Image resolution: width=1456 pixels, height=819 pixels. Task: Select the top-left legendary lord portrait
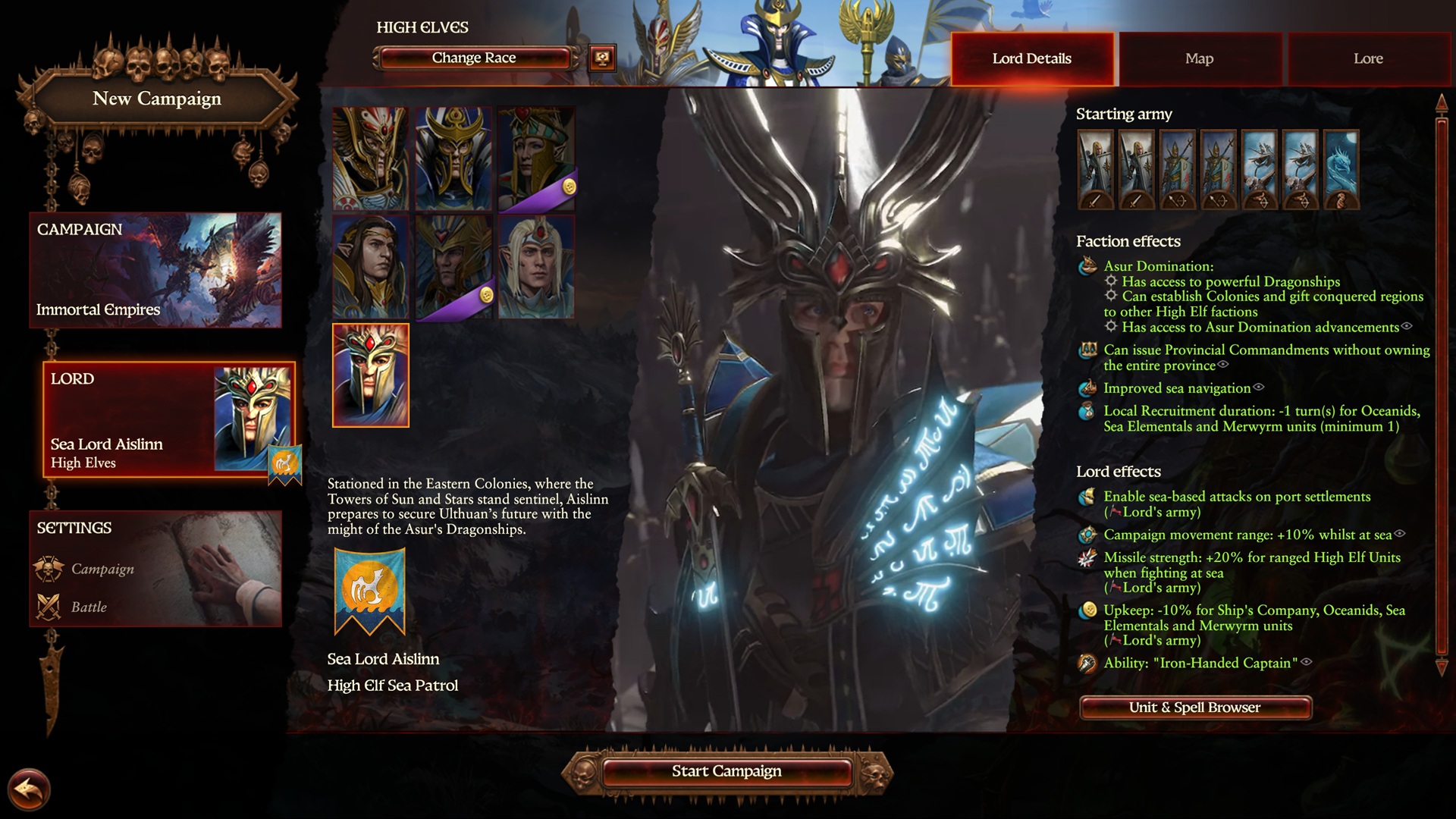(x=371, y=157)
